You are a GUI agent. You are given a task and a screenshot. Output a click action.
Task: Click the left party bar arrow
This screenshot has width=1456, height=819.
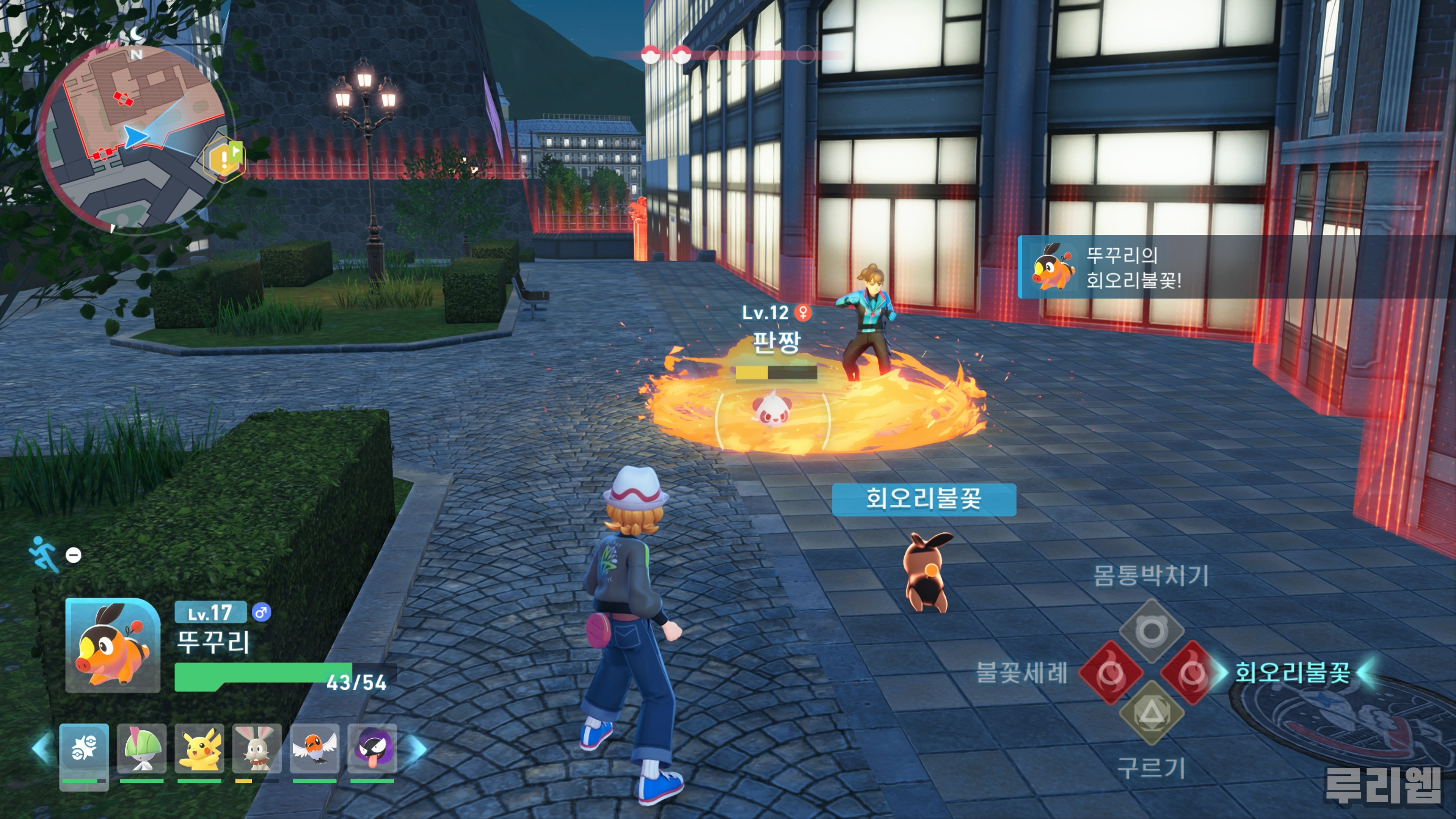42,748
